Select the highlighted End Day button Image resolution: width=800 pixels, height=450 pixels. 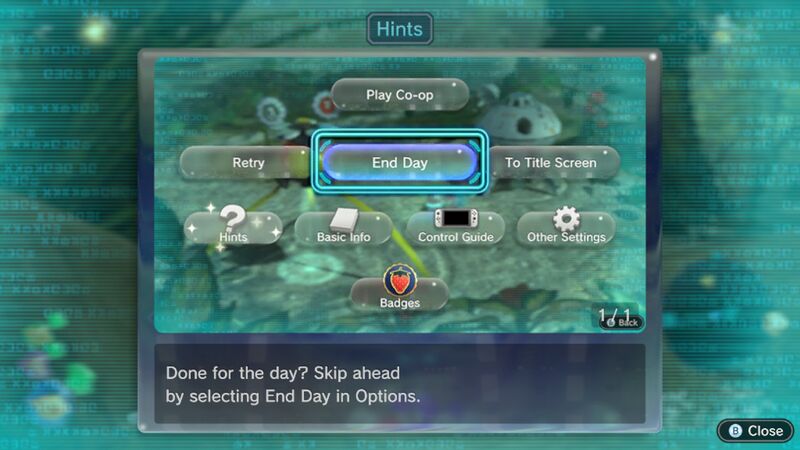point(399,162)
